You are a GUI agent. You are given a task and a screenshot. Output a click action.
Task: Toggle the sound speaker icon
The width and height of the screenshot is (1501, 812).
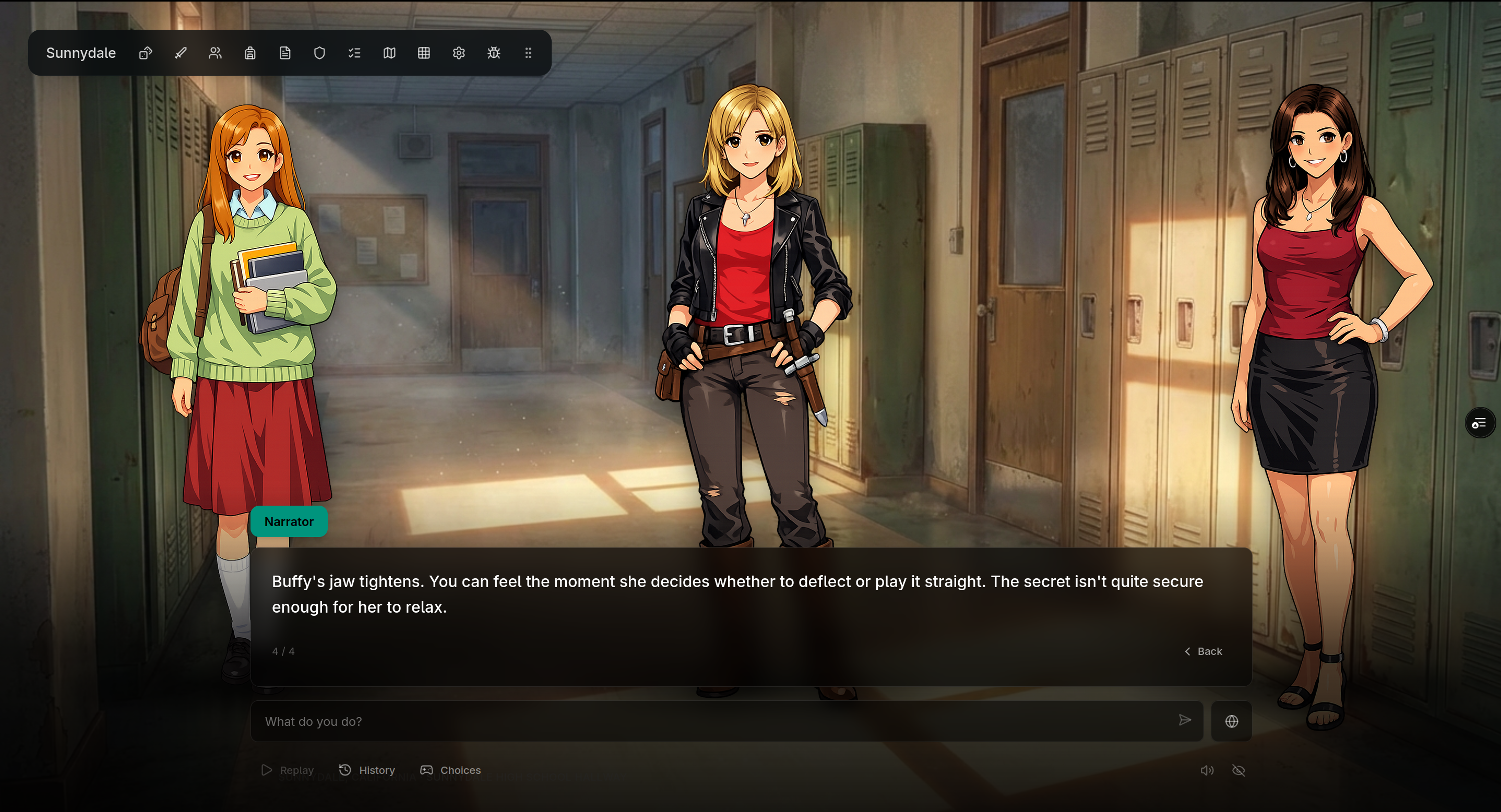pyautogui.click(x=1207, y=771)
